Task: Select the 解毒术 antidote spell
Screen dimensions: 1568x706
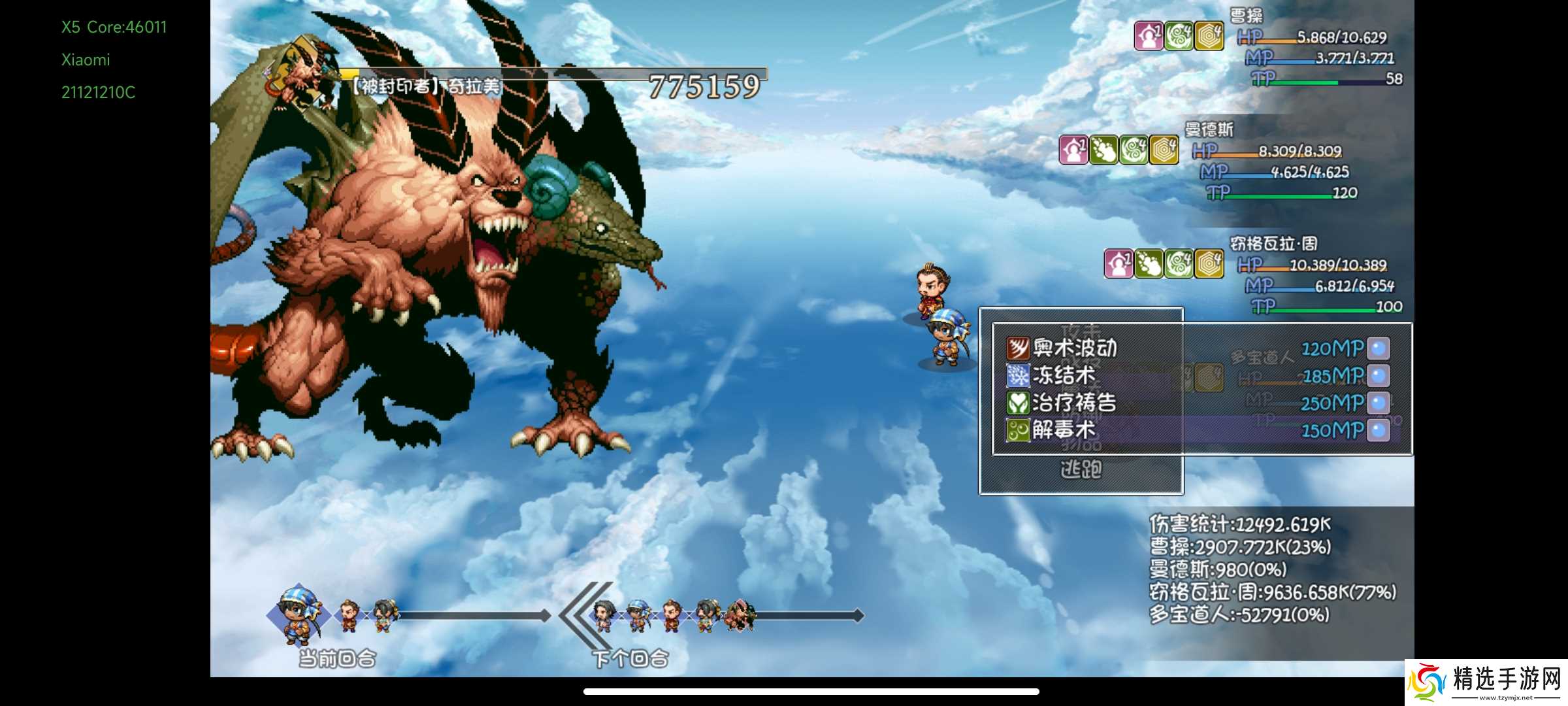Action: point(1064,430)
